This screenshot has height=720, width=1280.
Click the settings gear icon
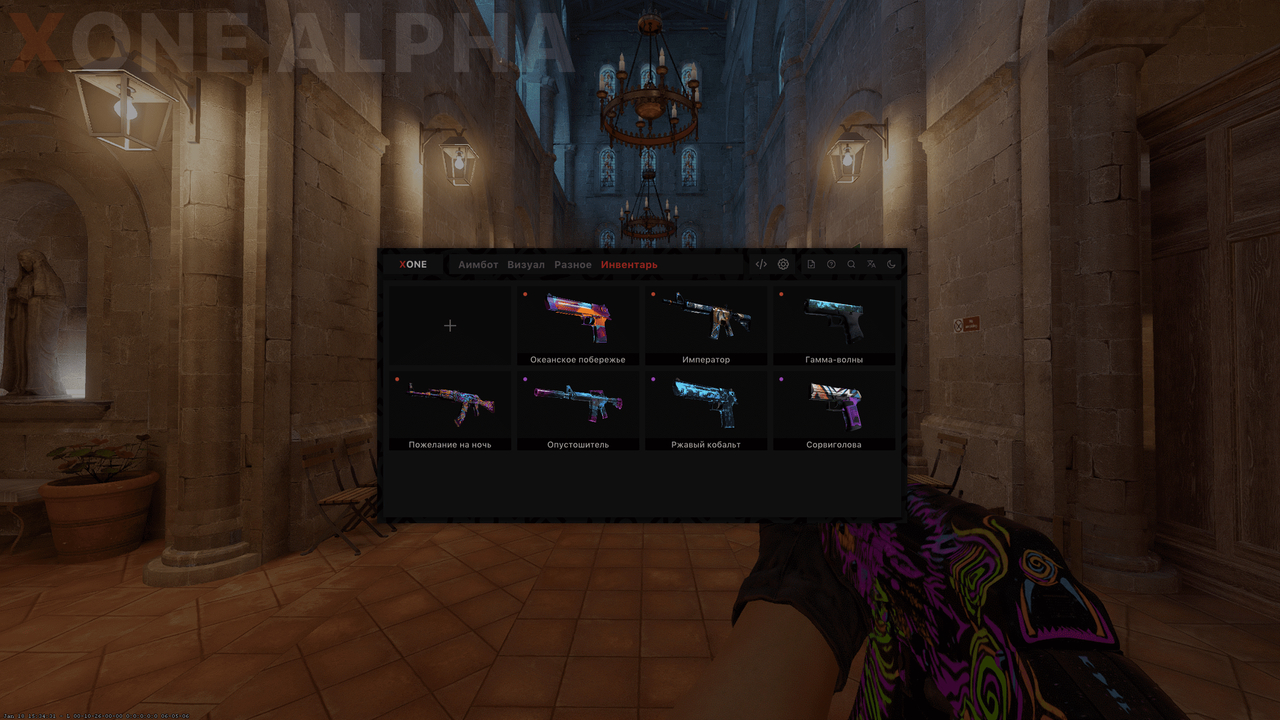(x=783, y=264)
